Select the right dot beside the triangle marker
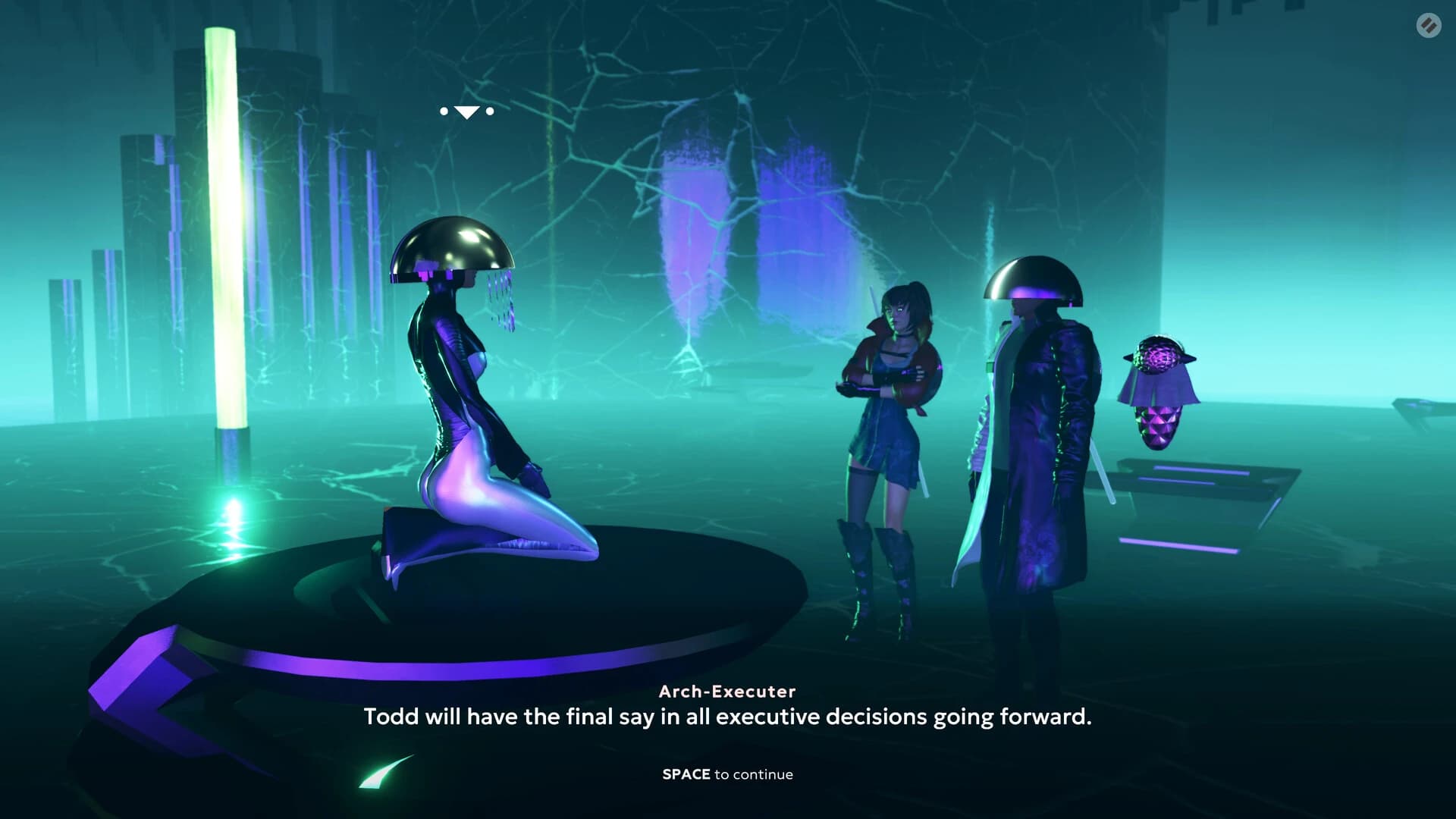 click(489, 111)
